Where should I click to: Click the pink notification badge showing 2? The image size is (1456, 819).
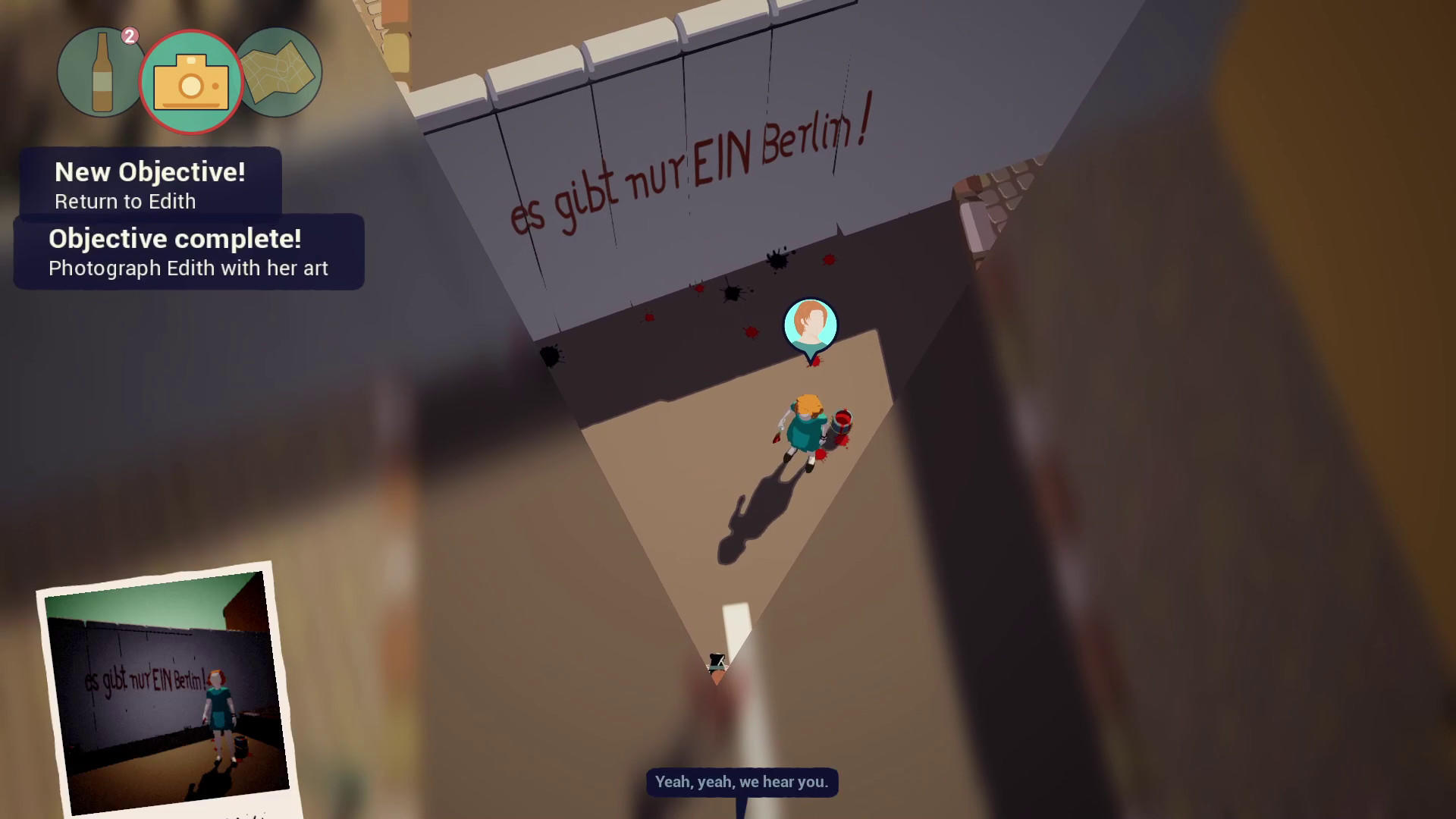coord(130,33)
